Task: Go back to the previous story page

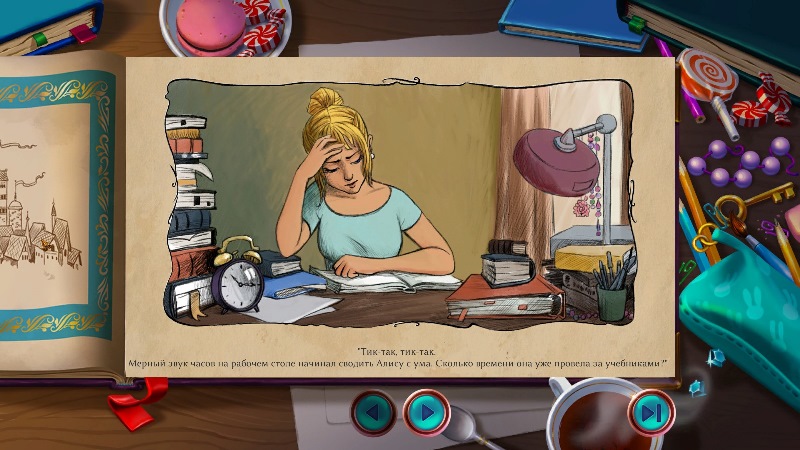Action: (373, 412)
